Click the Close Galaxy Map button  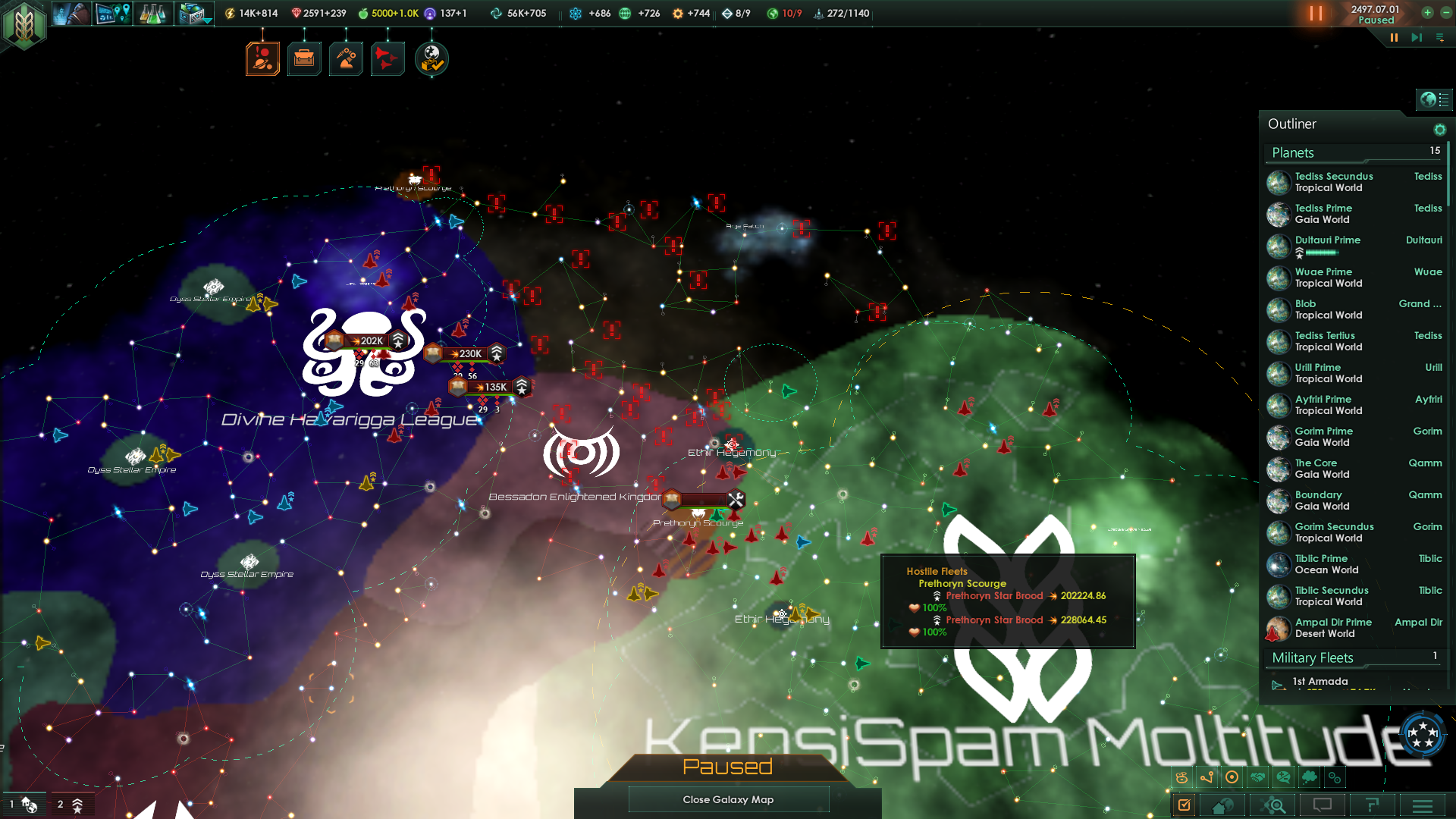tap(728, 799)
